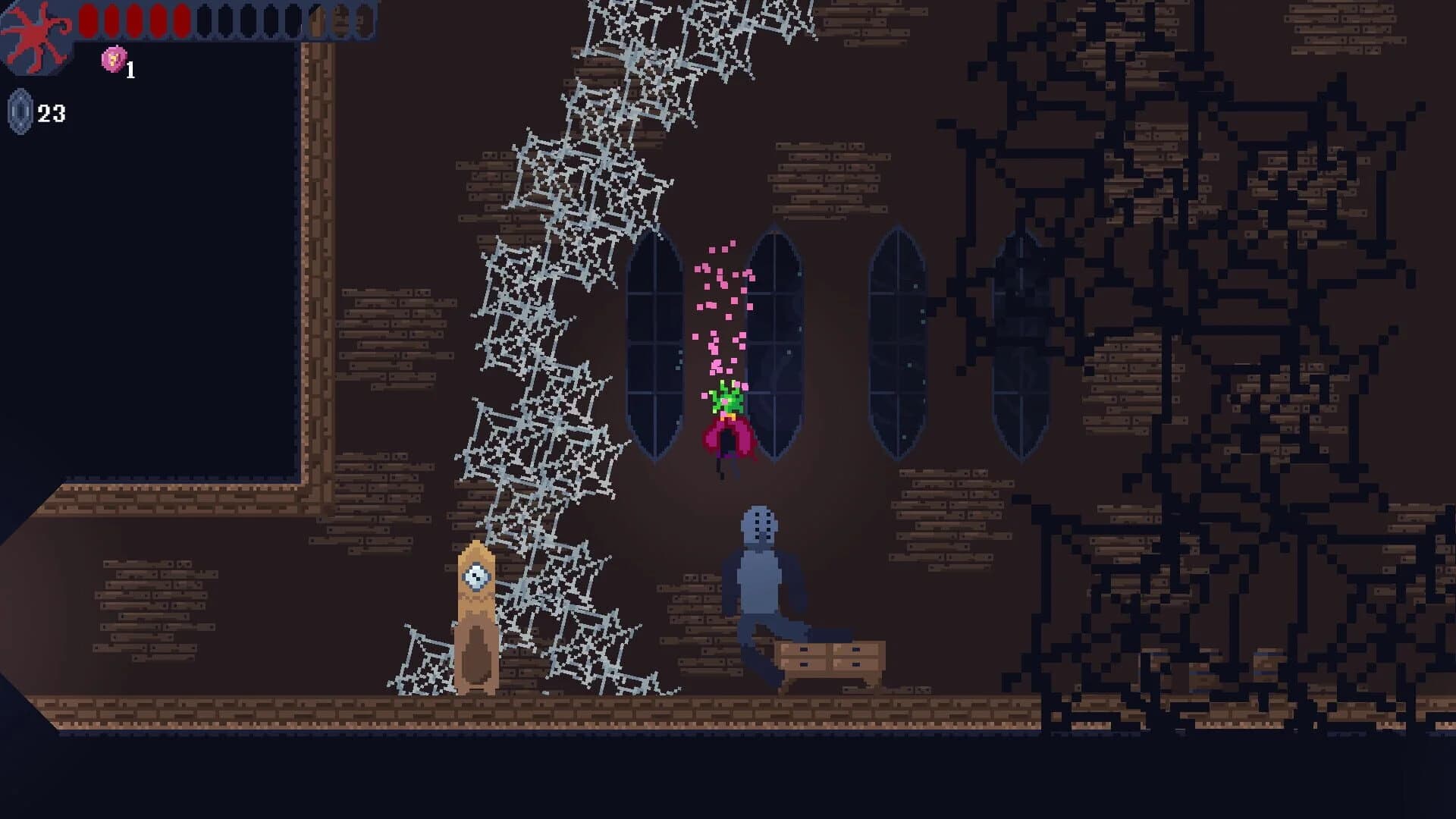Select the pink flower charm icon
The image size is (1456, 819).
coord(114,59)
